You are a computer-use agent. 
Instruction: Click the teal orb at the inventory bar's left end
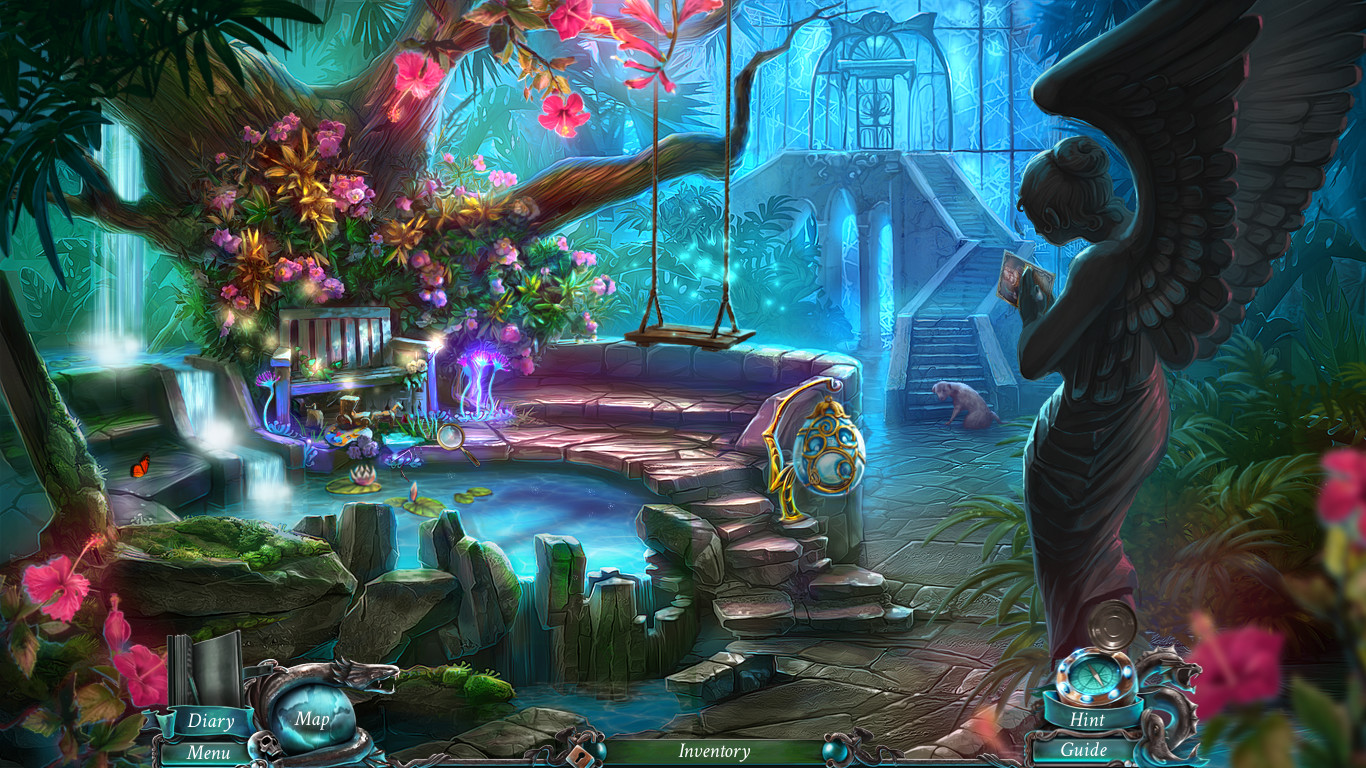(x=601, y=748)
